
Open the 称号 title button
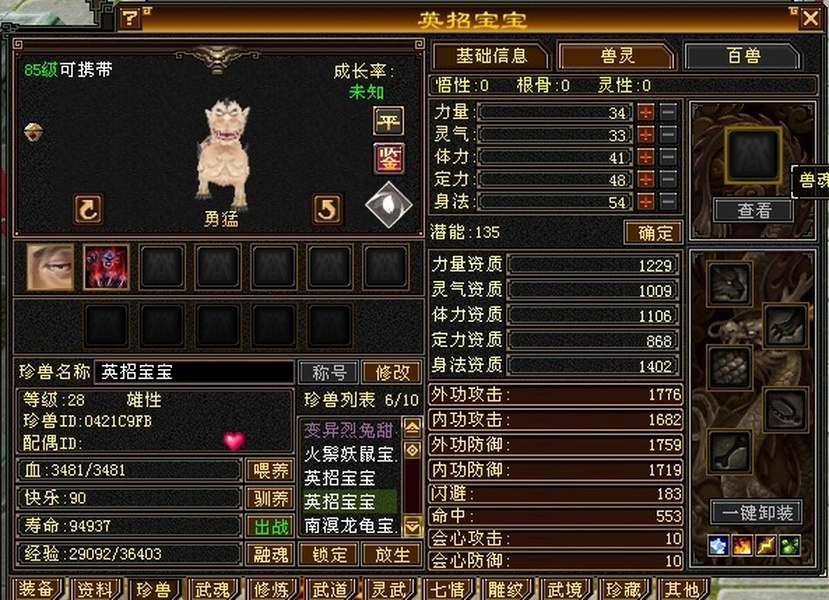(329, 372)
